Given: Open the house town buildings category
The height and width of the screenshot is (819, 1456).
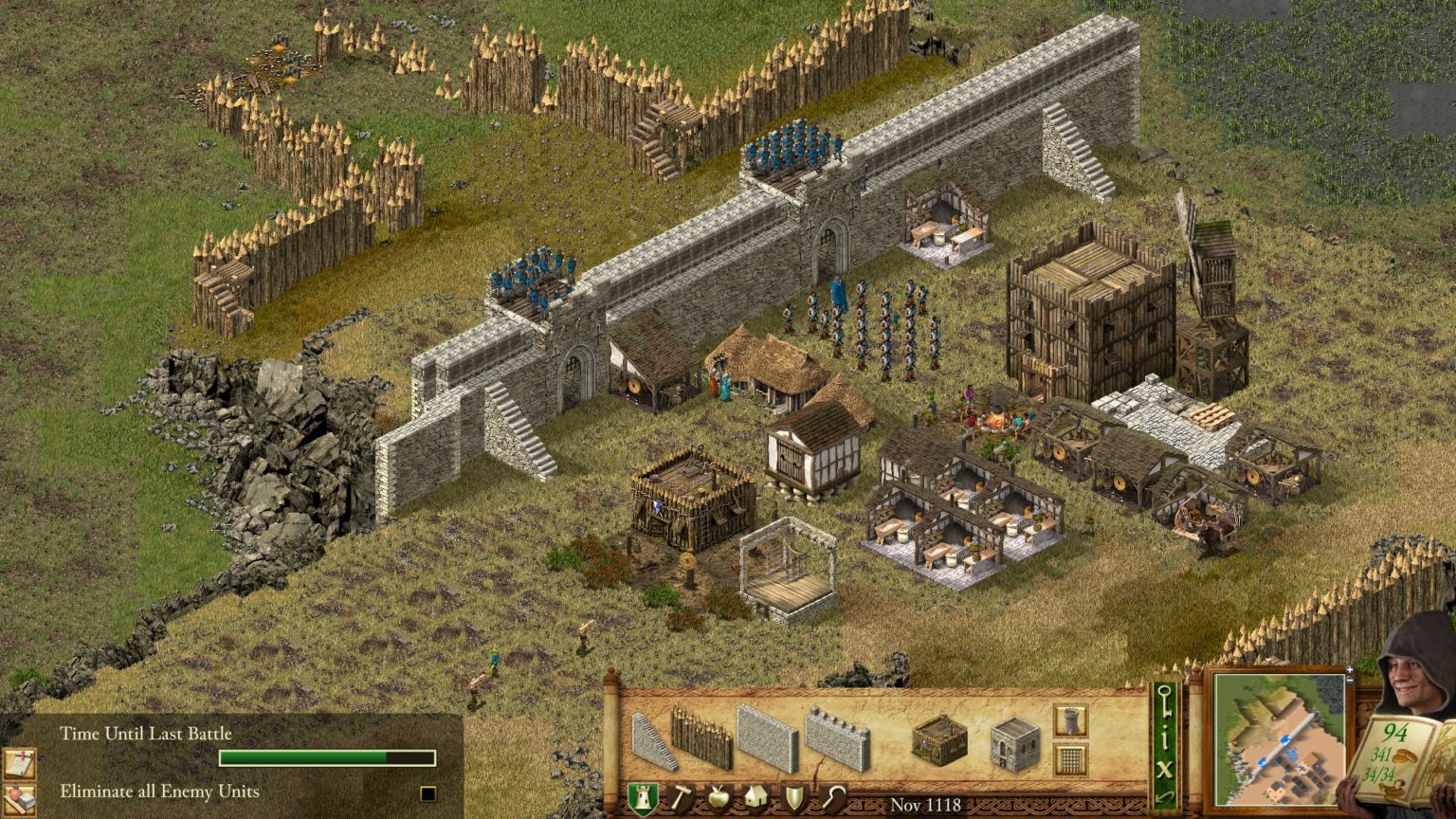Looking at the screenshot, I should coord(757,797).
